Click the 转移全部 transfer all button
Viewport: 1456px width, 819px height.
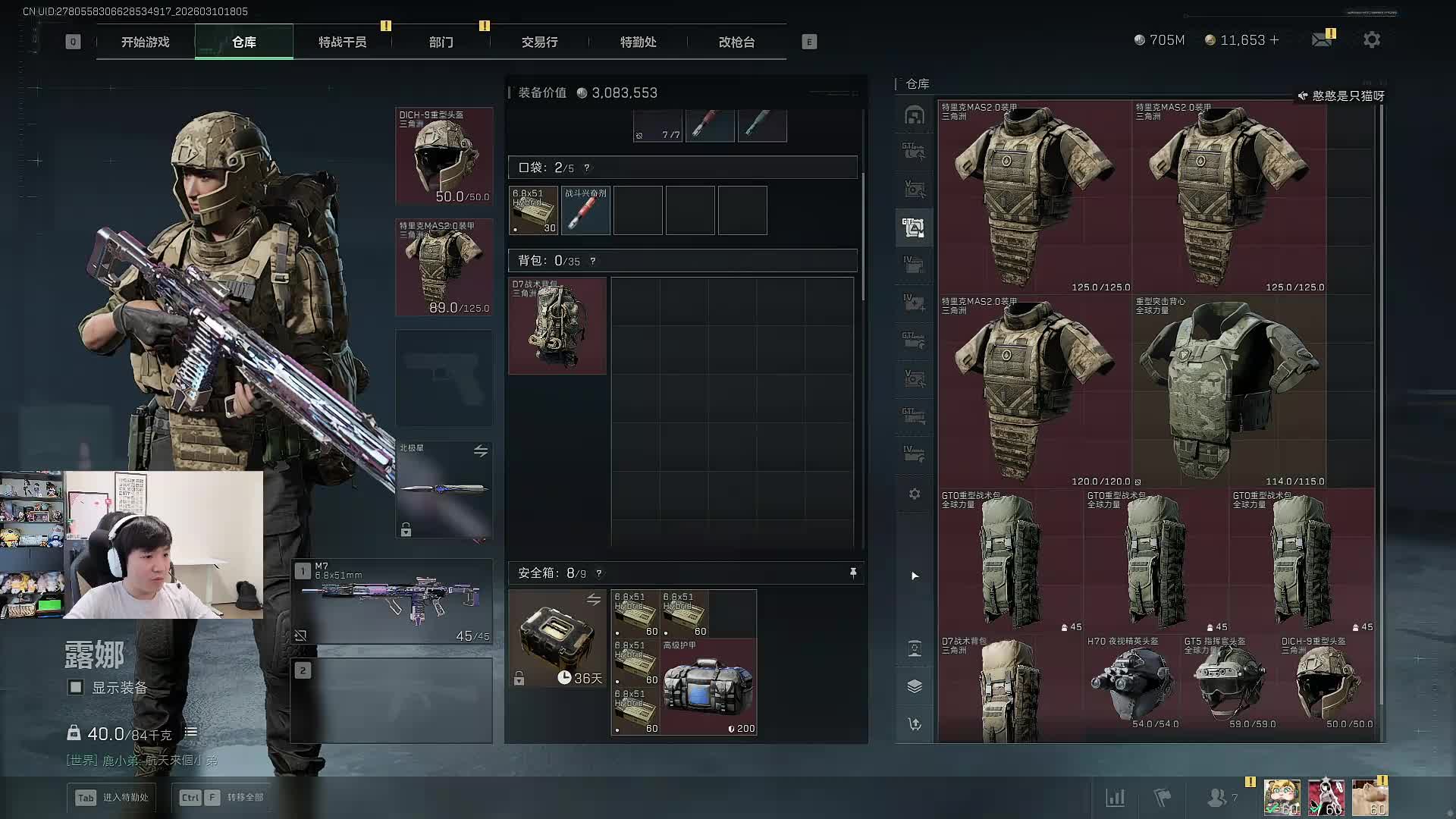pos(222,797)
